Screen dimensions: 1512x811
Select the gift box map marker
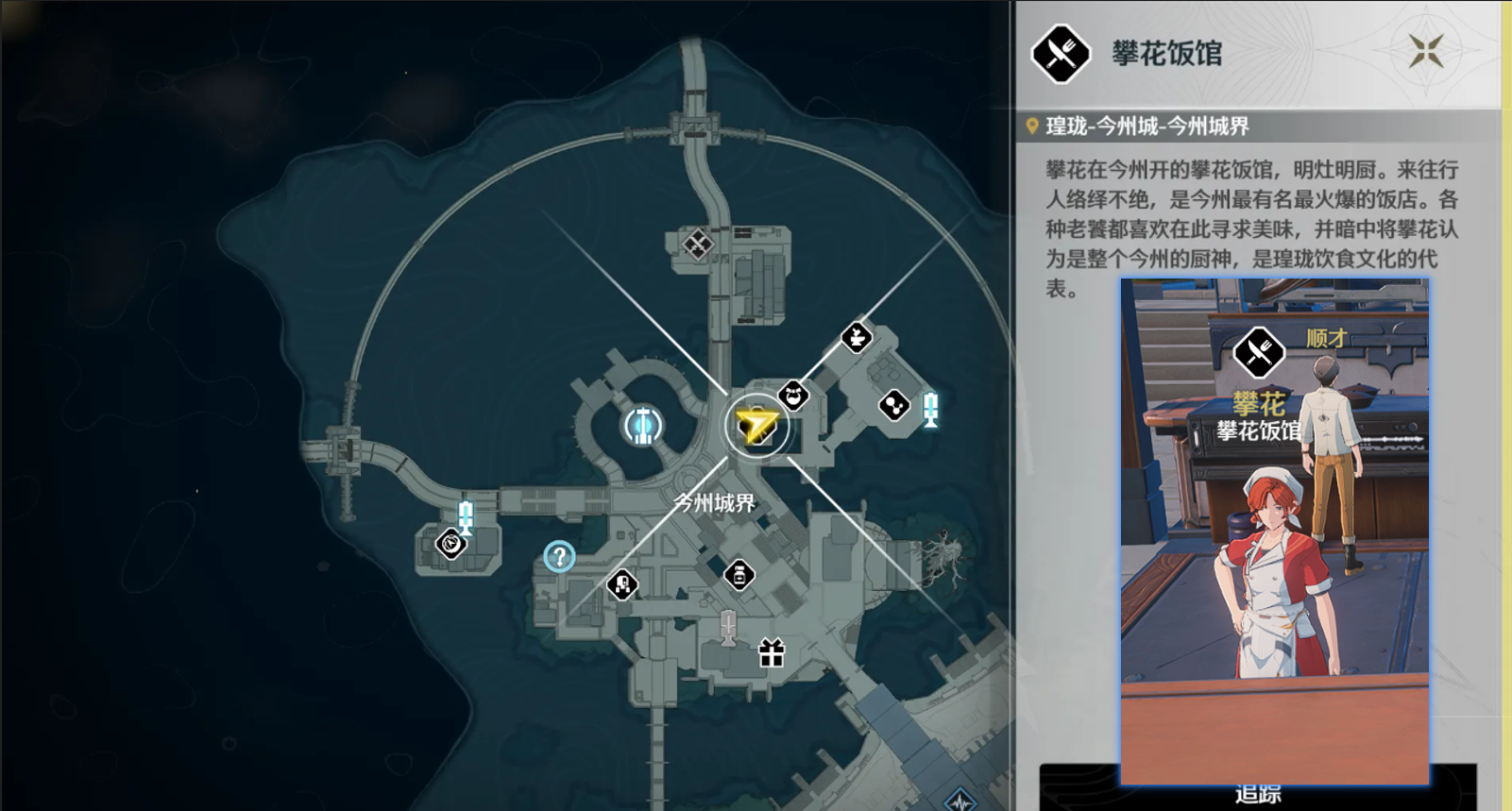[772, 653]
